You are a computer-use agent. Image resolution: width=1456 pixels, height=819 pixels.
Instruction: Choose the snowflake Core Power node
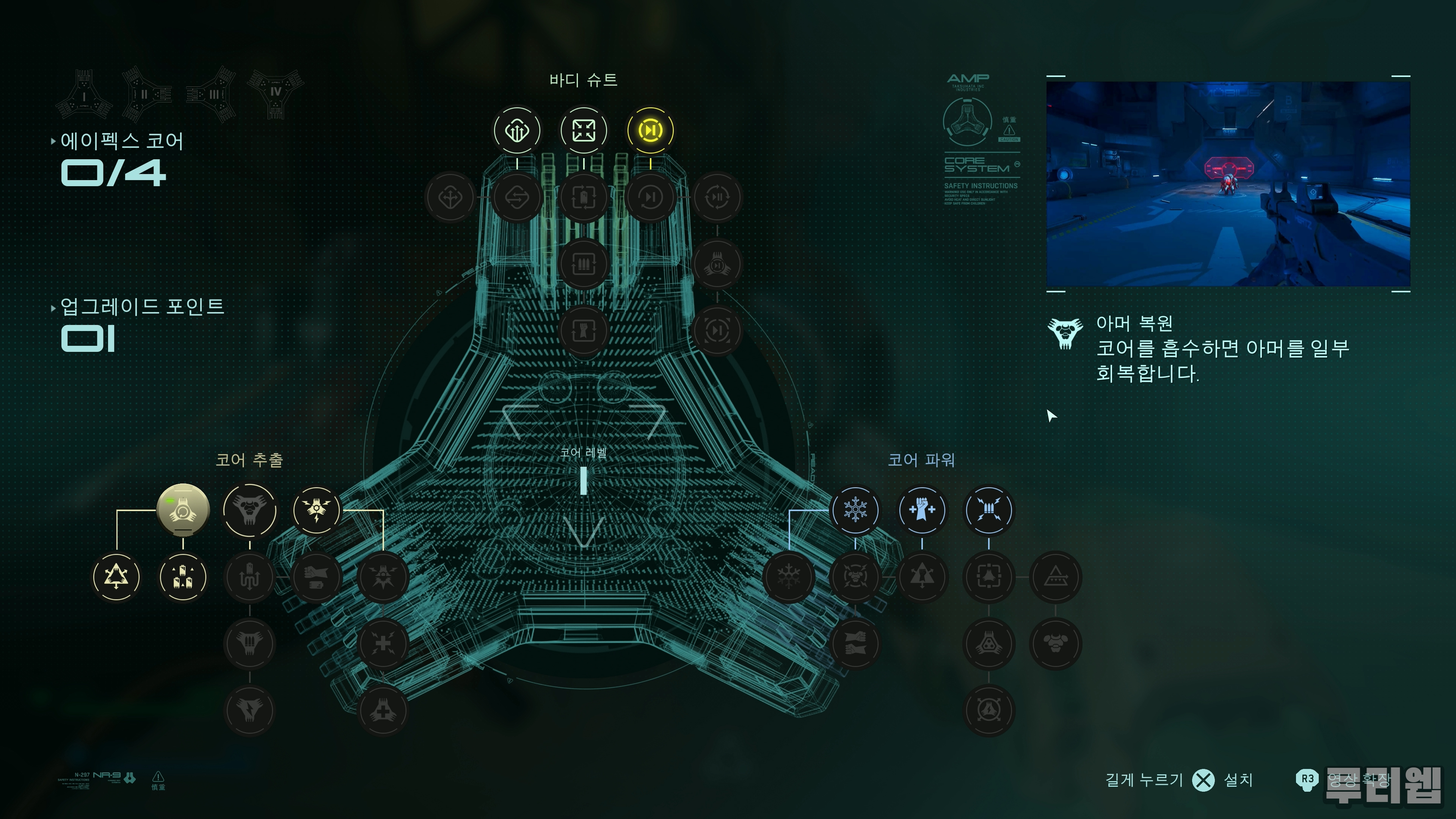point(855,510)
